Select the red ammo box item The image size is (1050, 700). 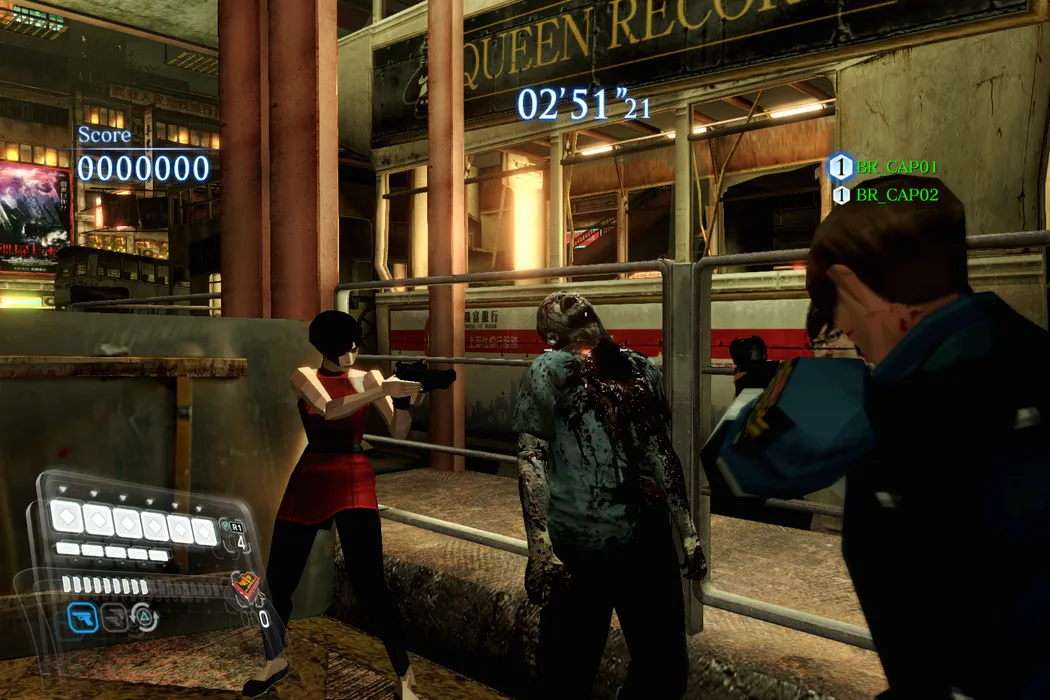(x=244, y=586)
